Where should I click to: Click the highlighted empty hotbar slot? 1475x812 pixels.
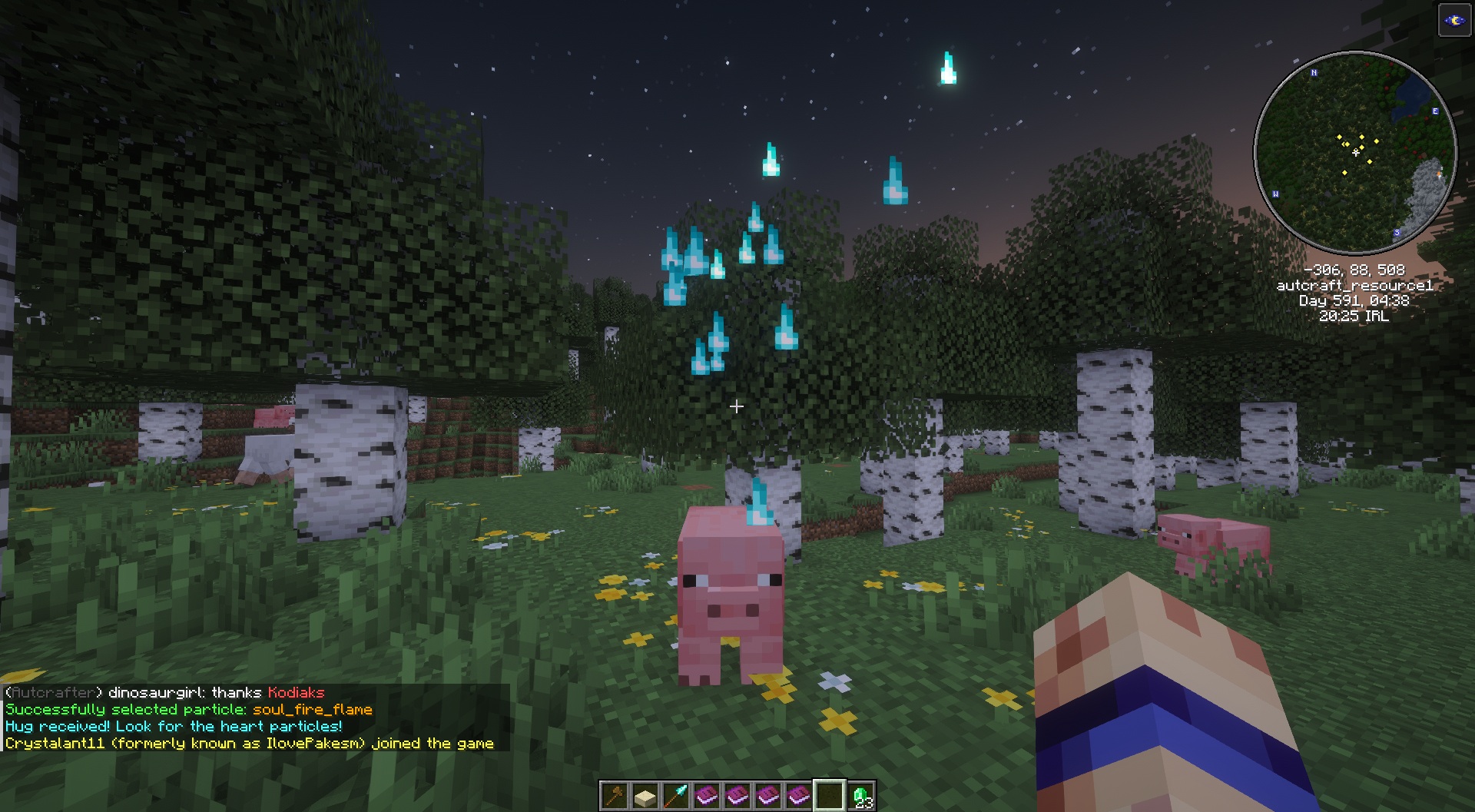[830, 796]
